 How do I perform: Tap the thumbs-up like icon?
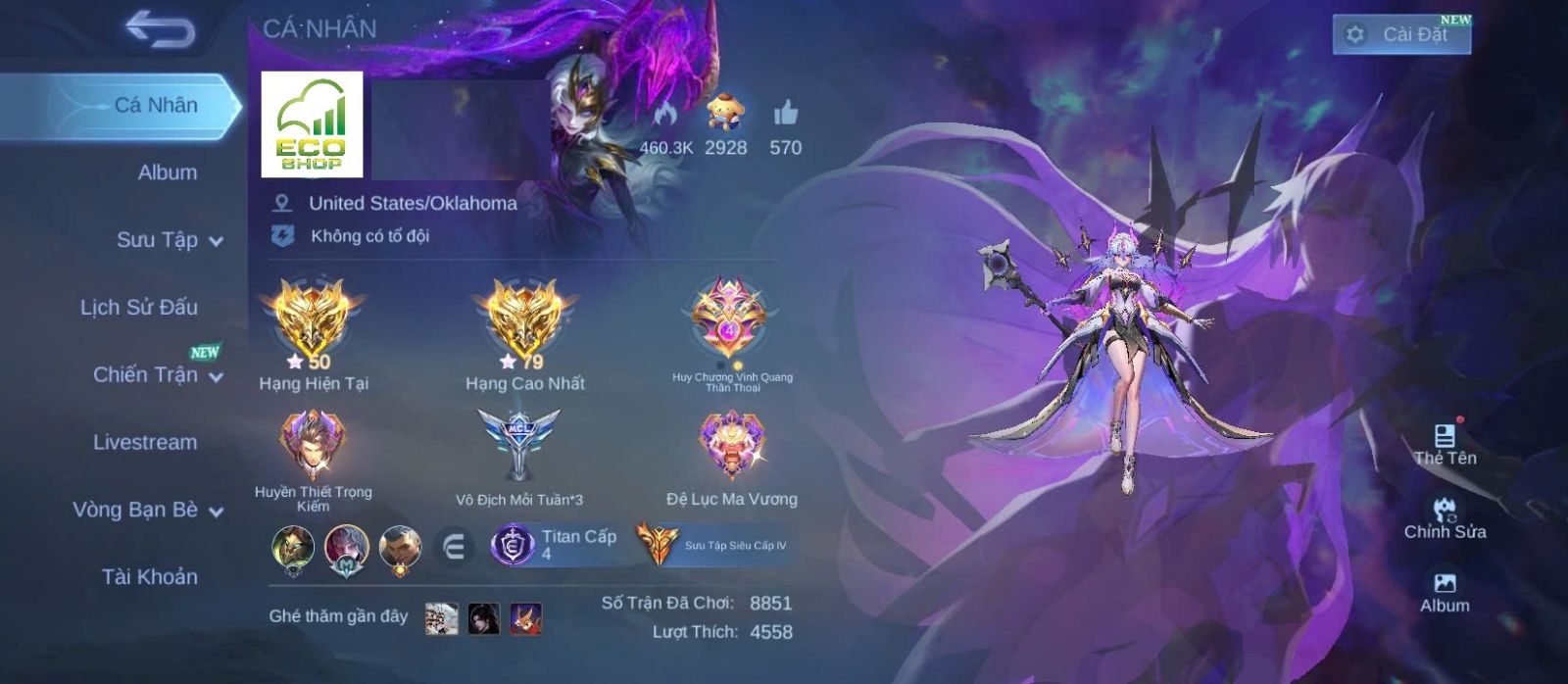tap(785, 115)
